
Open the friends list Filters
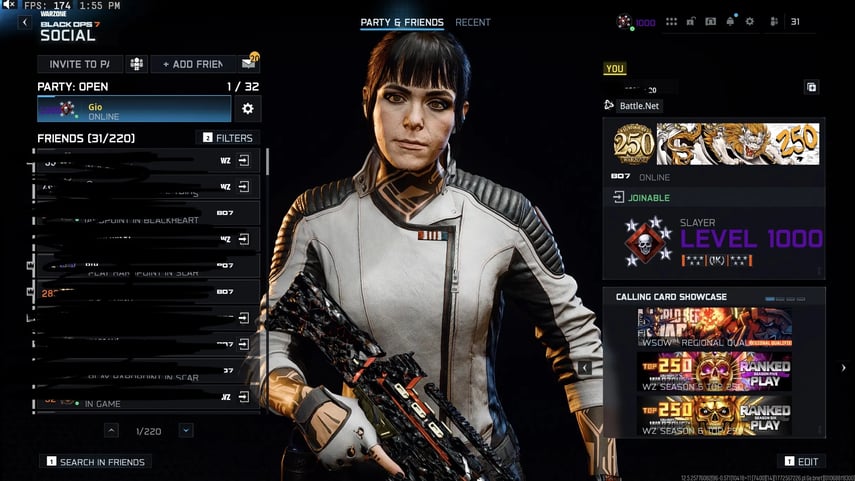[x=228, y=138]
